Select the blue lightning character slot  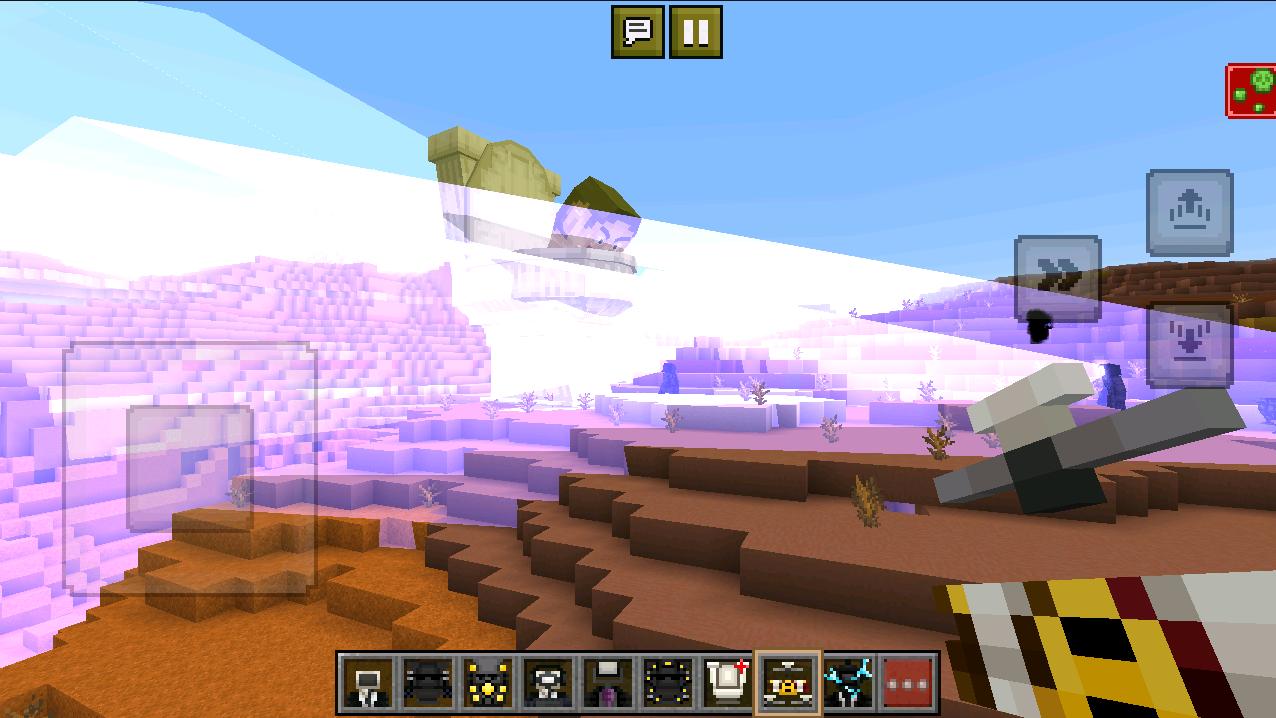pos(848,683)
